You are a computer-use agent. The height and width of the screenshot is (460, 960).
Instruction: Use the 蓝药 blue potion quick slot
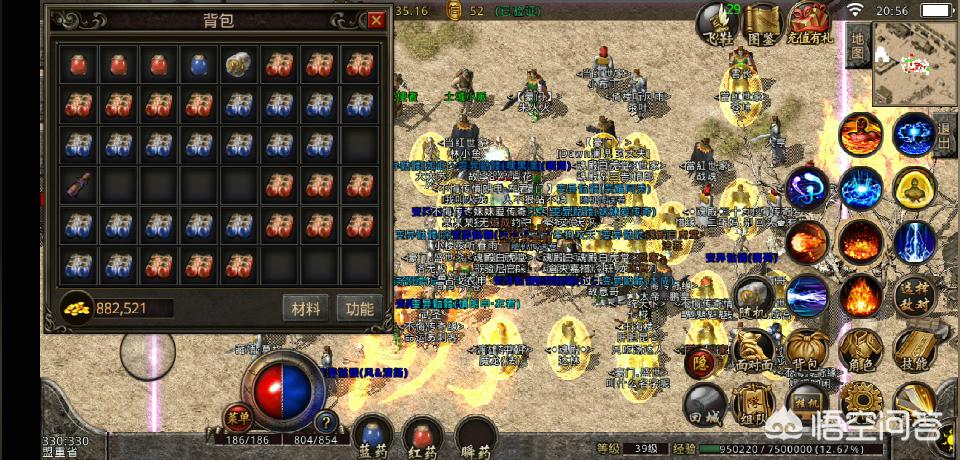pyautogui.click(x=374, y=436)
